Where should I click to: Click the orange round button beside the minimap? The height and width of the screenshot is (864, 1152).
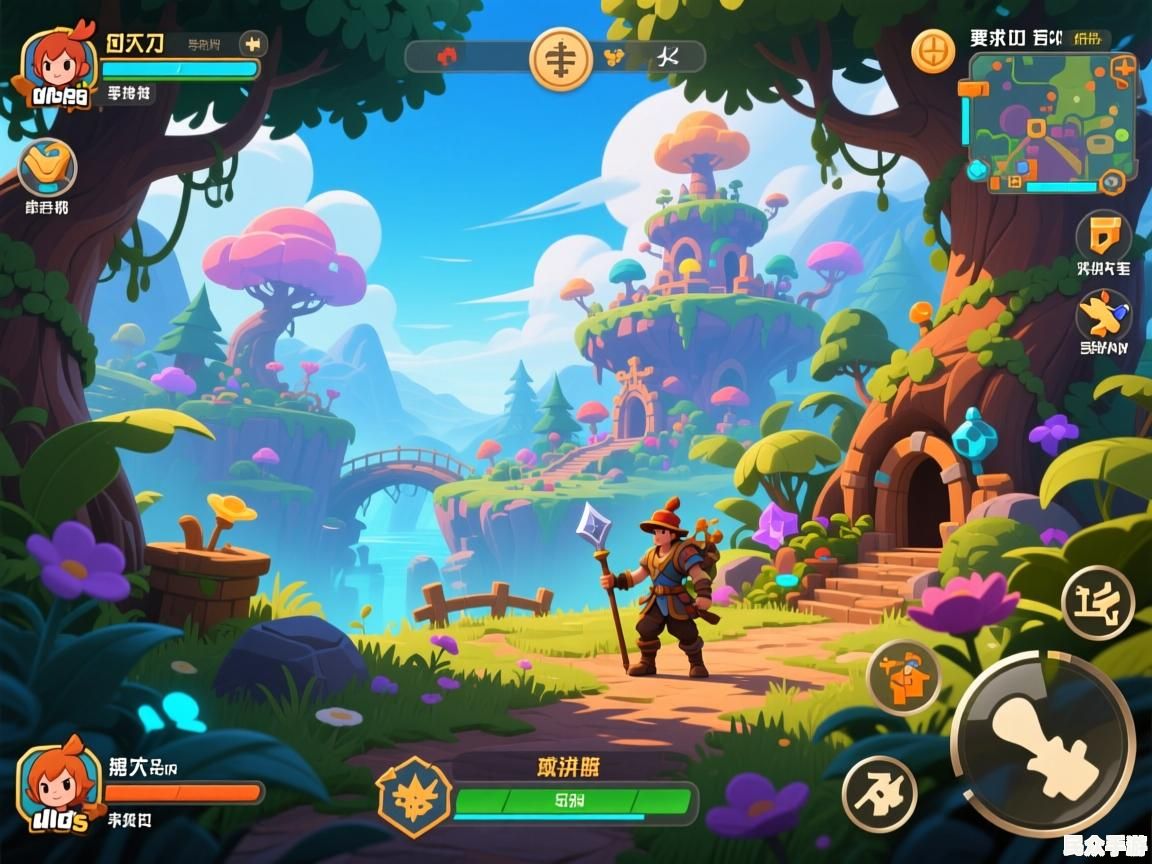(x=932, y=50)
